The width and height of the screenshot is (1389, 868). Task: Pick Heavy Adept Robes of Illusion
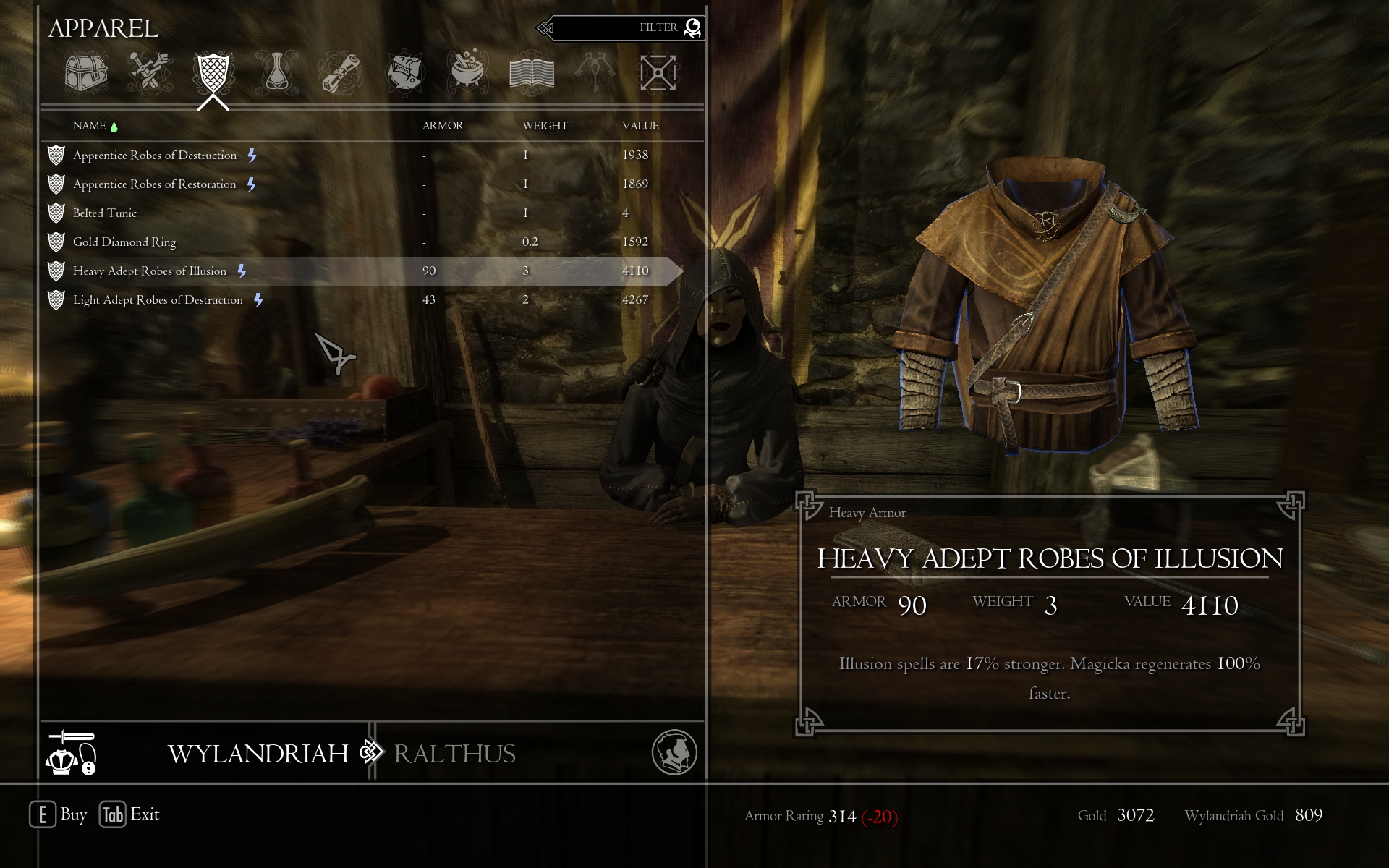coord(150,271)
